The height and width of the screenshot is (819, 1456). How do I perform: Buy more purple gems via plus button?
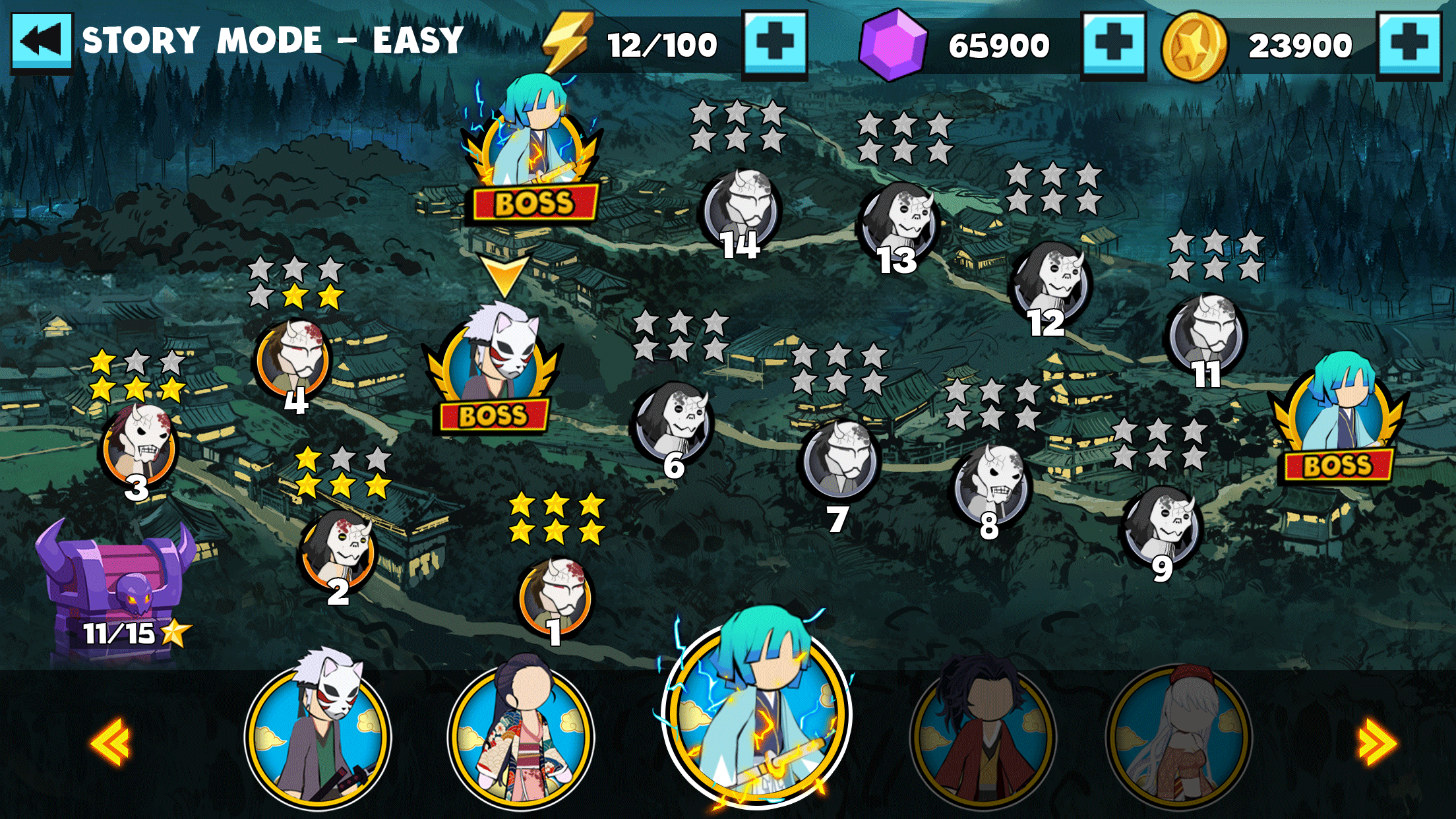(1113, 44)
